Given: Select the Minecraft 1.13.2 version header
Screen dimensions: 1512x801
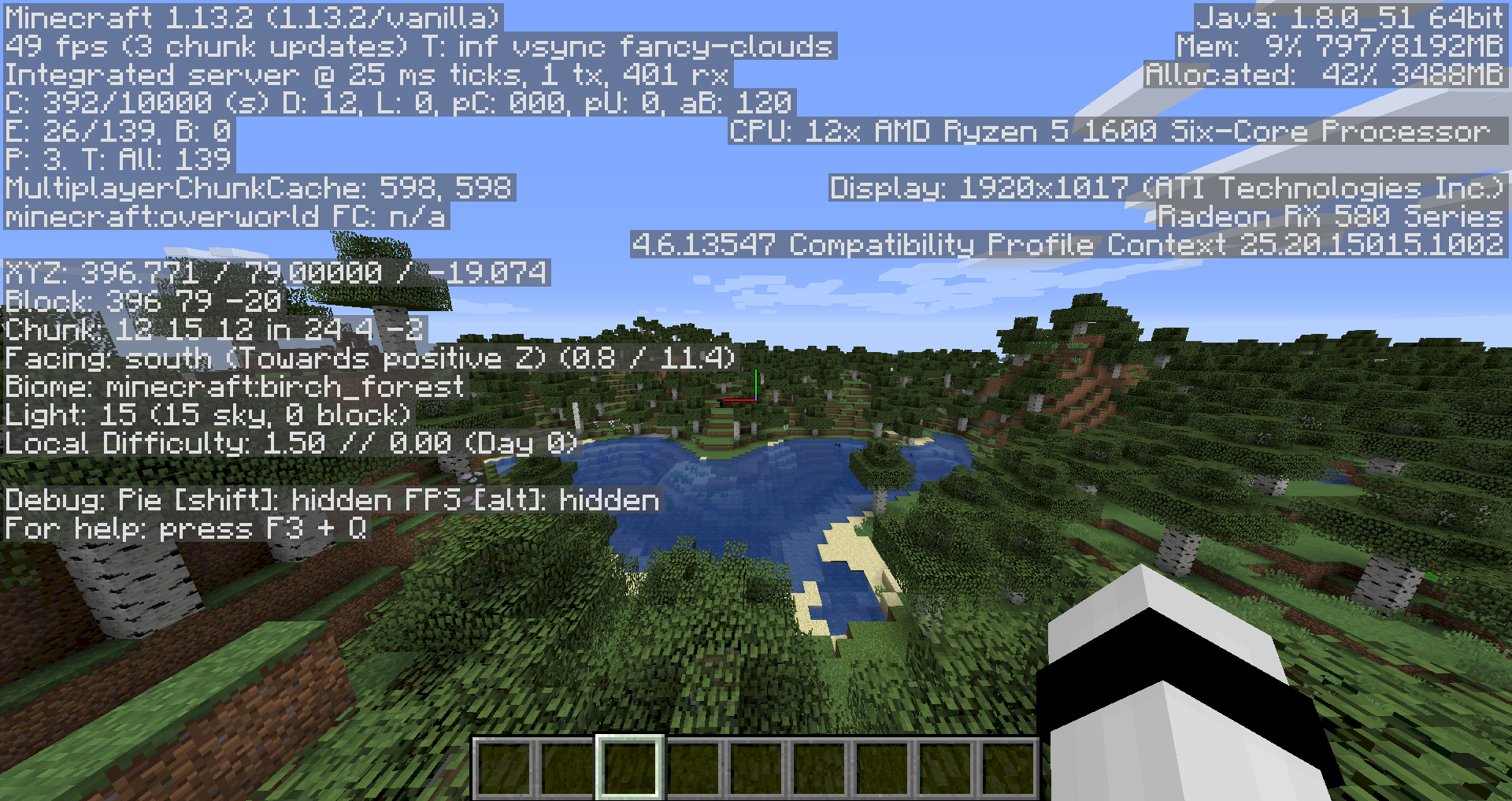Looking at the screenshot, I should (252, 19).
